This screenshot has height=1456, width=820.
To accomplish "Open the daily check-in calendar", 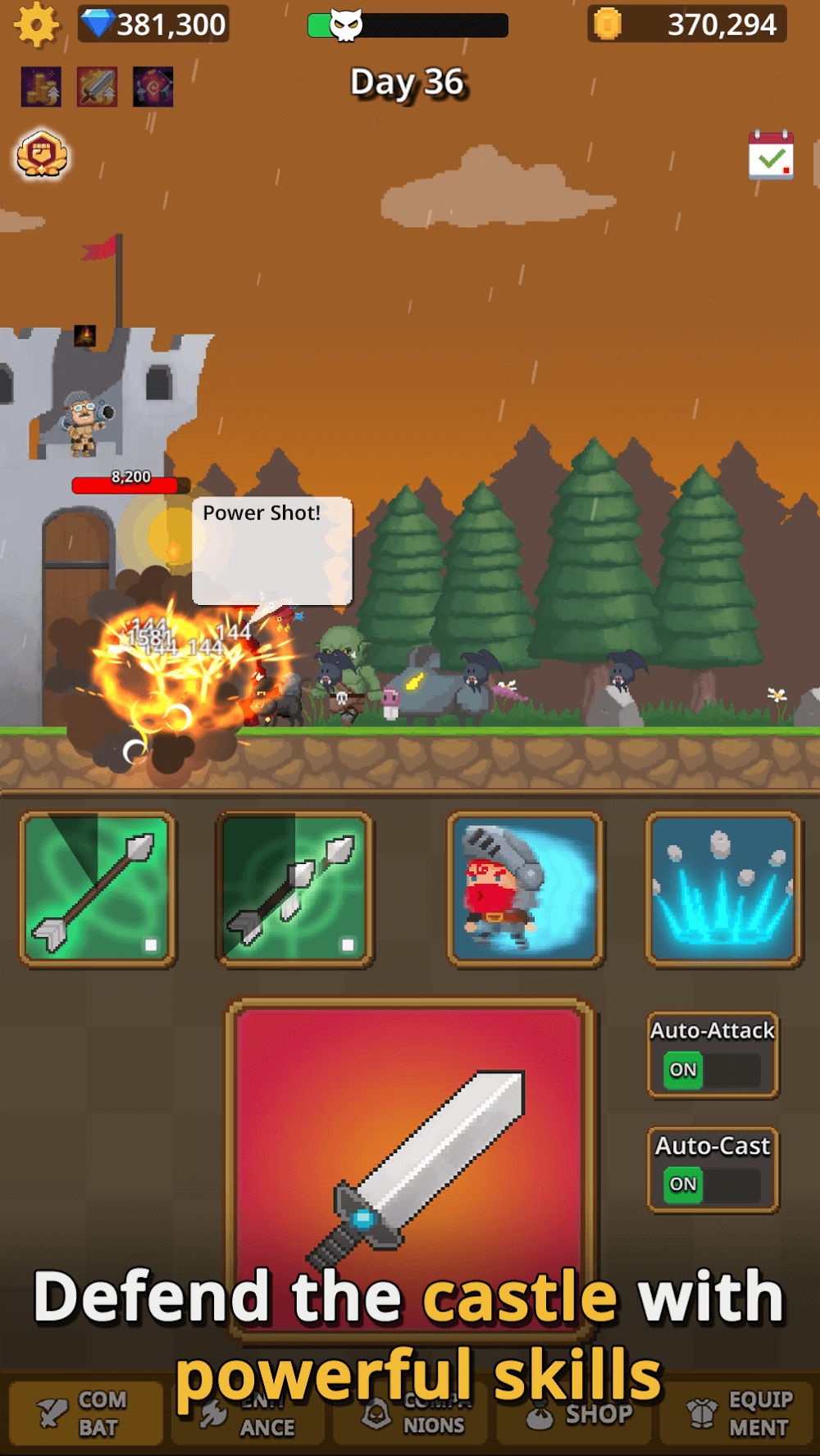I will point(771,155).
